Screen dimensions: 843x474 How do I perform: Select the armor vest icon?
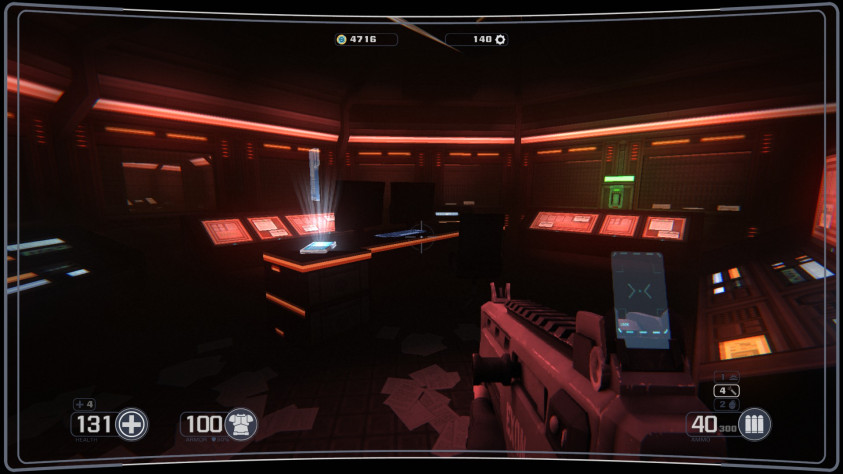pos(240,424)
